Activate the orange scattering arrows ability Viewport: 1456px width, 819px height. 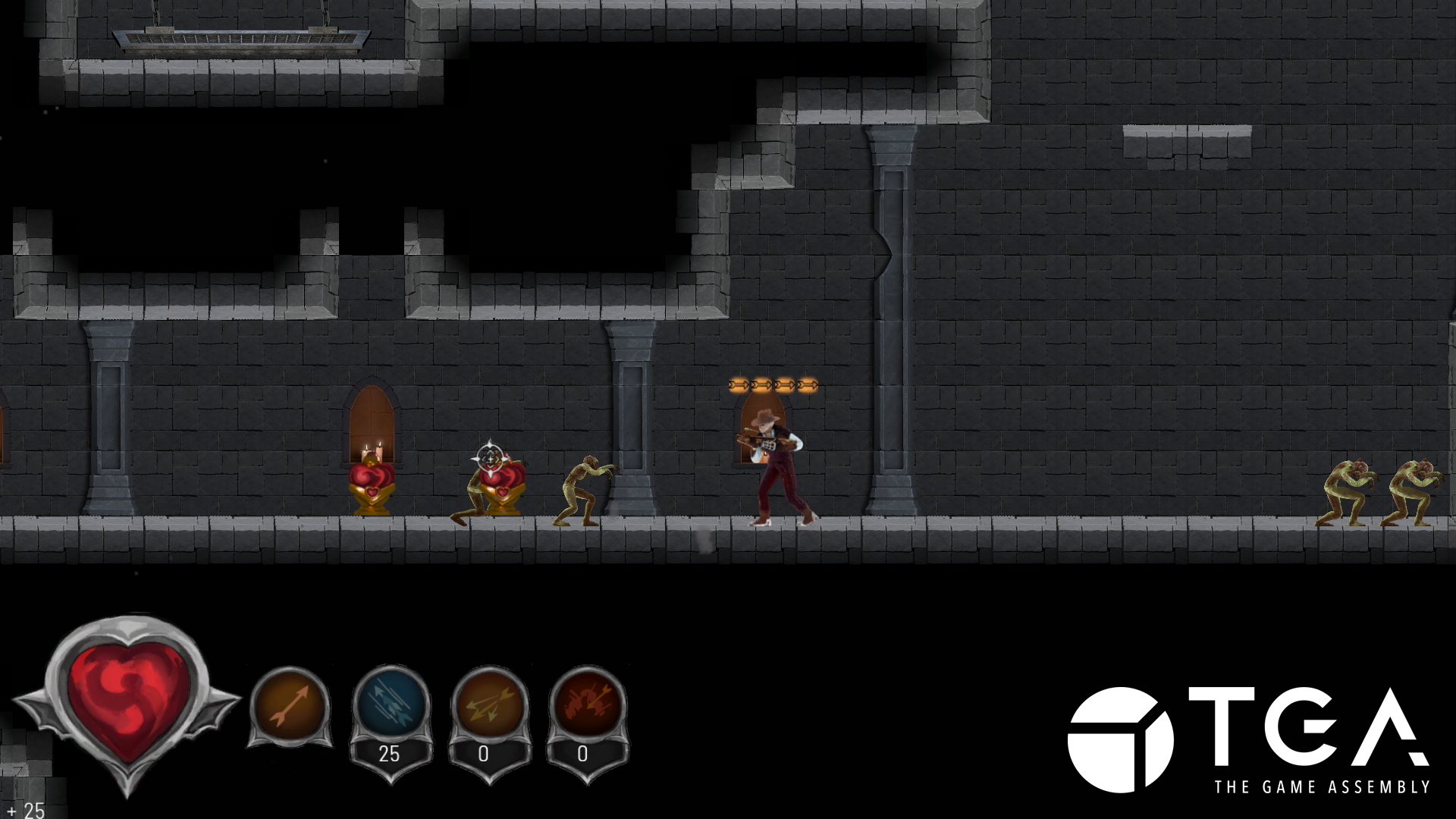pos(488,704)
